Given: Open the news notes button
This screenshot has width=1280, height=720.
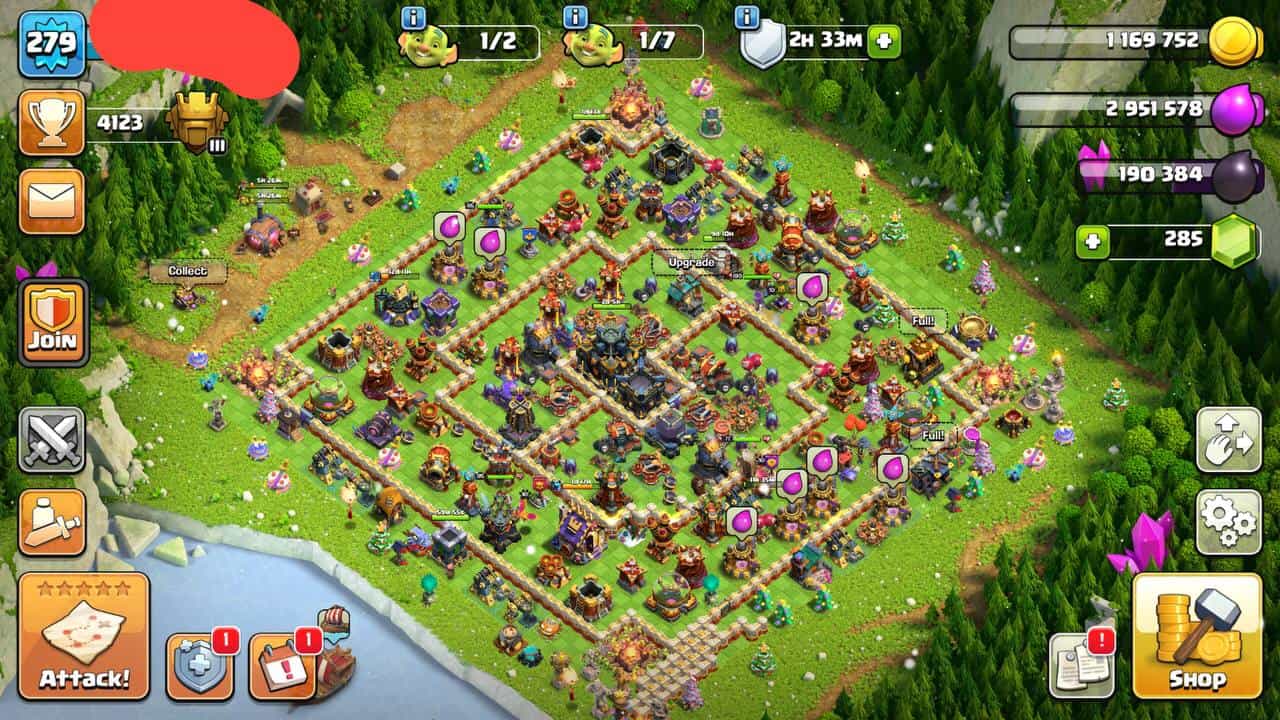Looking at the screenshot, I should point(1081,665).
